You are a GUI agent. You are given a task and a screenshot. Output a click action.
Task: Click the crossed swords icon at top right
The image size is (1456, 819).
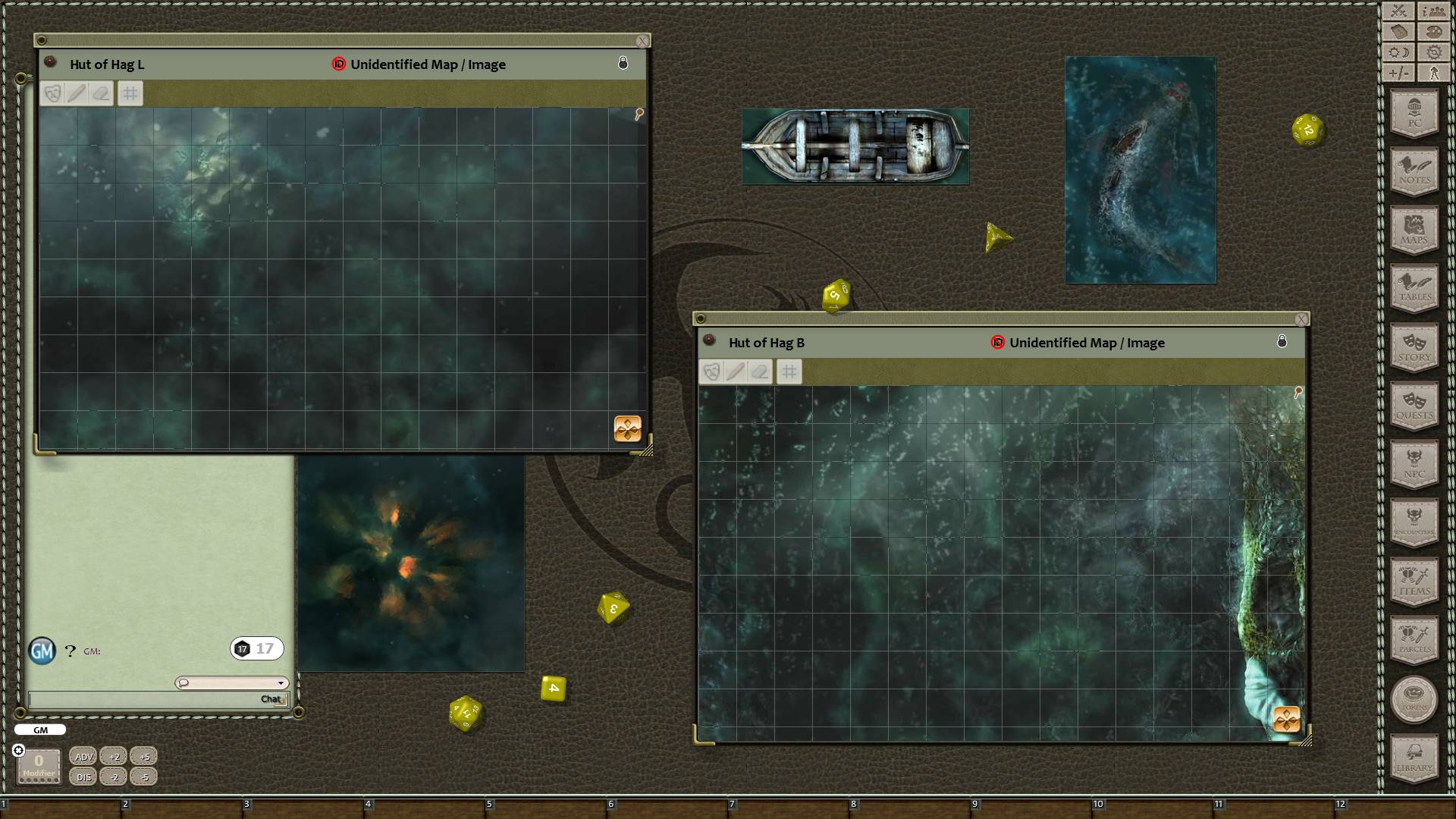click(x=1397, y=11)
